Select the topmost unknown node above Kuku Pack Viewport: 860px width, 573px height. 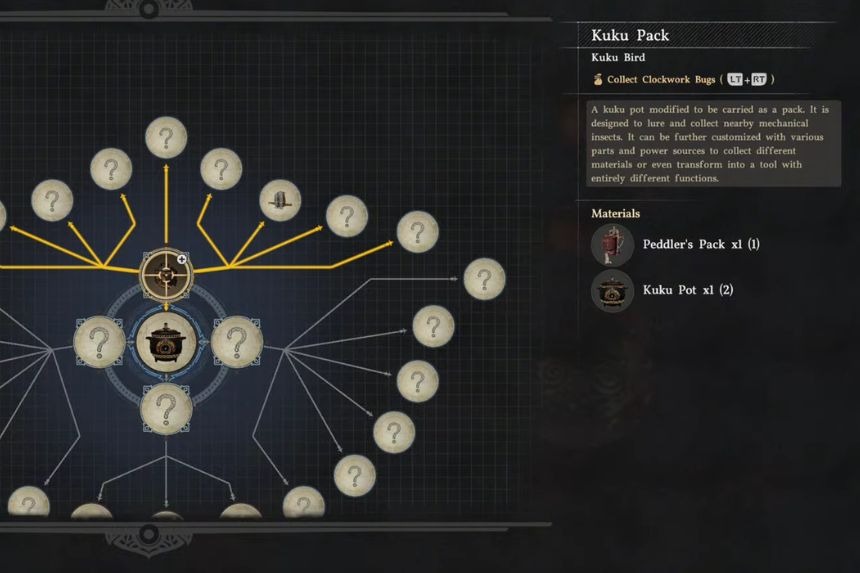click(x=166, y=137)
